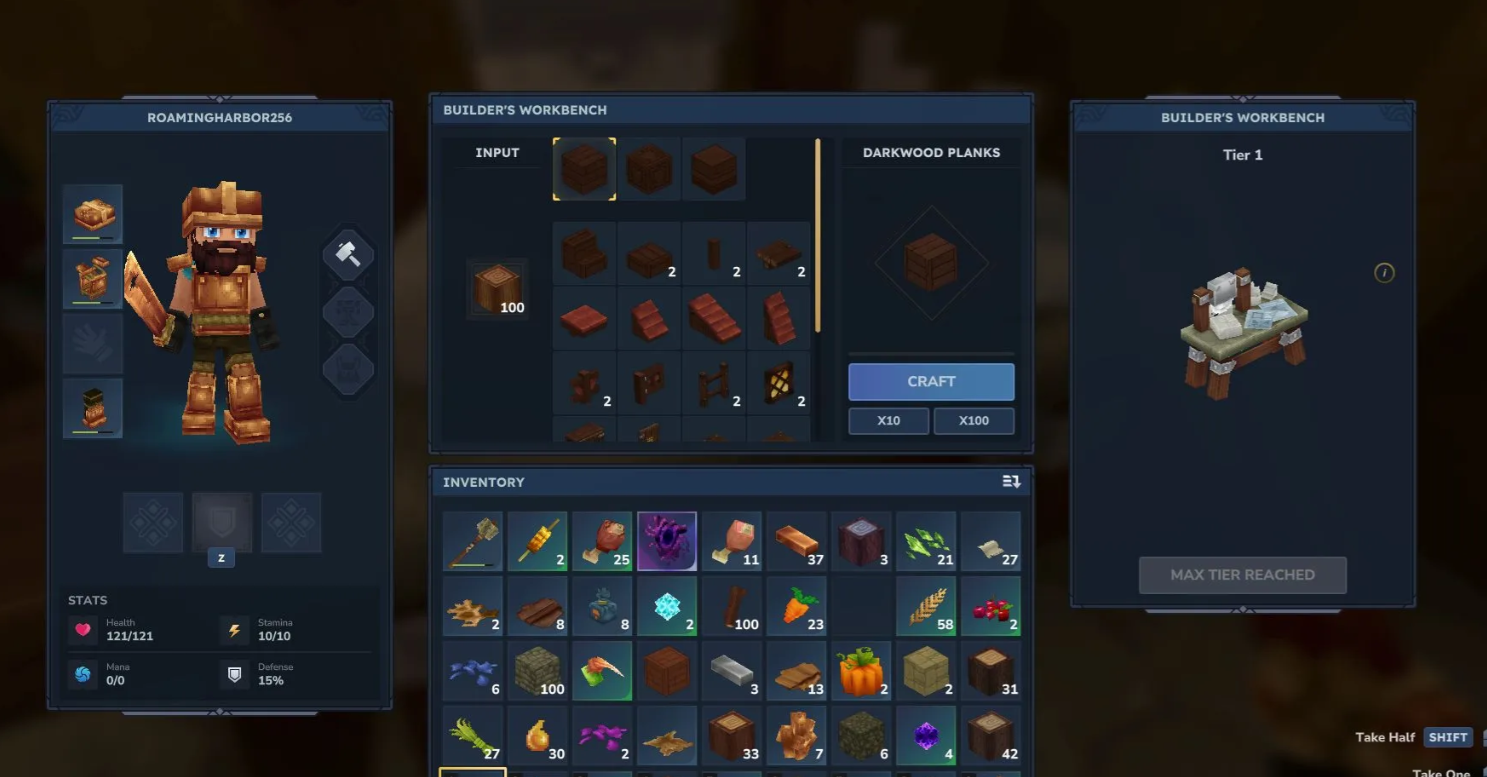Screen dimensions: 1487x777
Task: Click the equipped boots slot
Action: click(93, 408)
